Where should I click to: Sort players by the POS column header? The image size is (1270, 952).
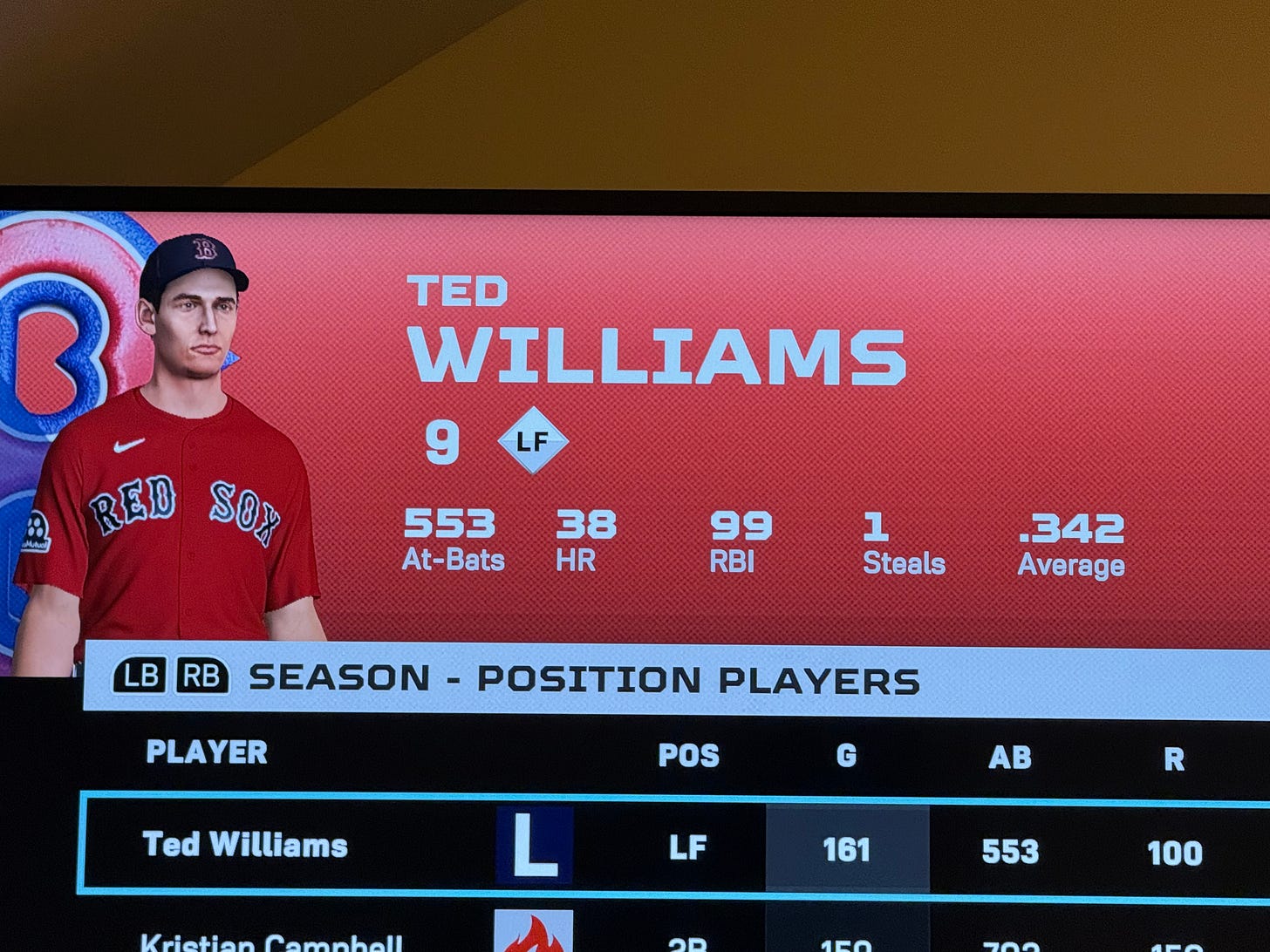[x=688, y=755]
